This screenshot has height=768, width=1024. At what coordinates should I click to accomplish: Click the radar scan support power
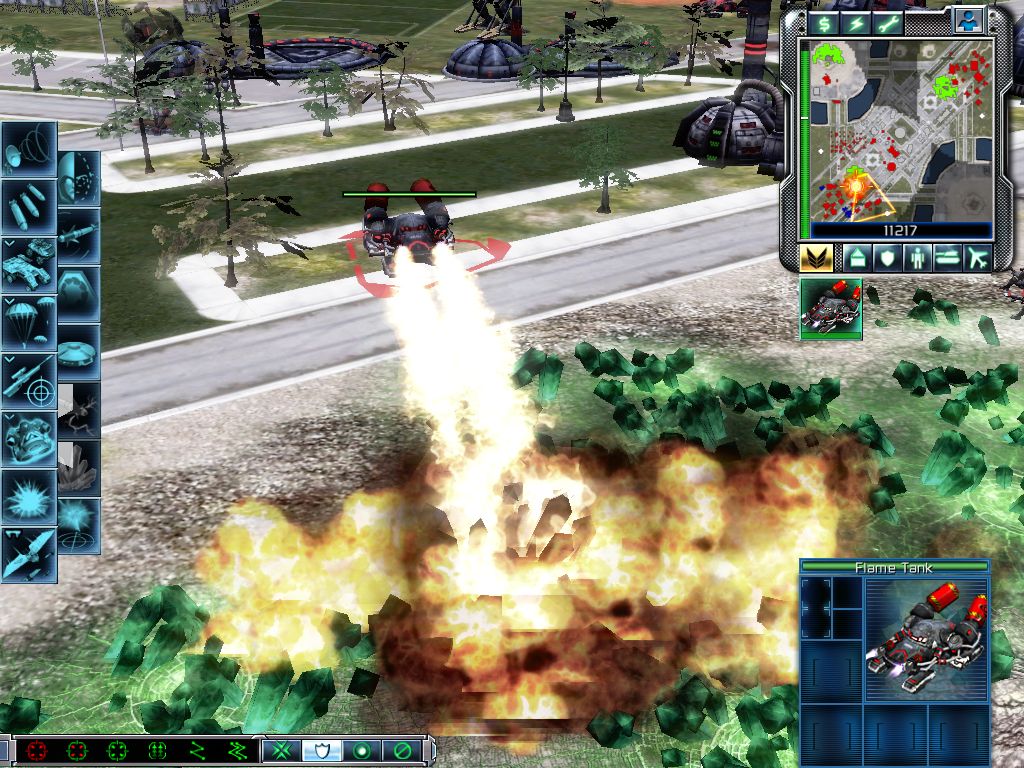coord(28,148)
